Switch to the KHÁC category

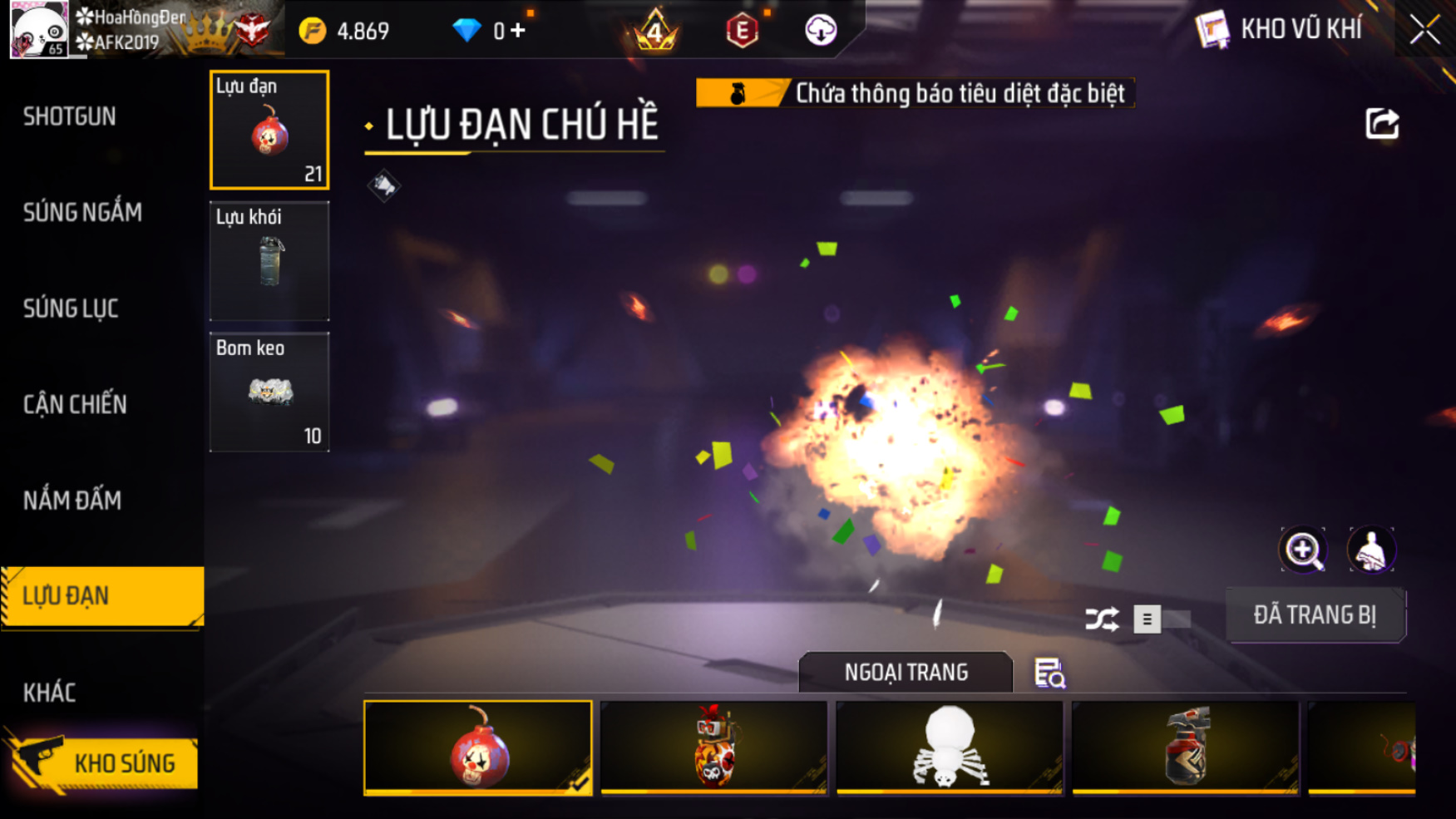pos(50,693)
